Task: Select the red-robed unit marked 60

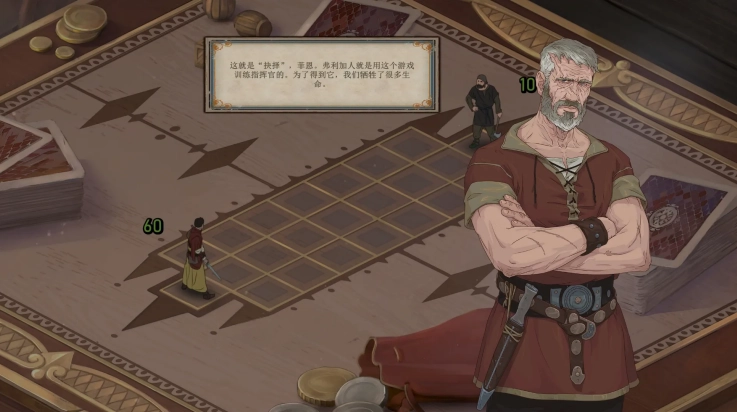Action: coord(197,258)
